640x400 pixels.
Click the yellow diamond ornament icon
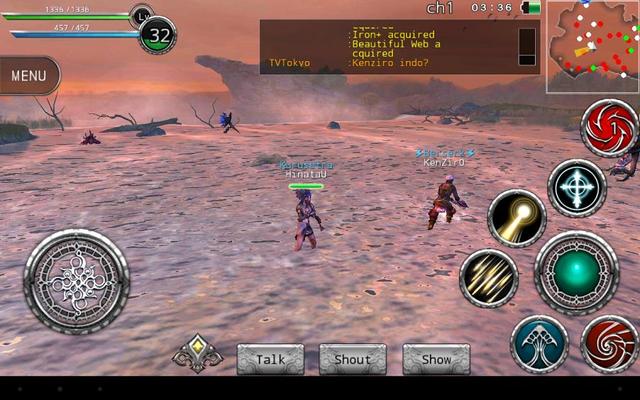click(197, 351)
